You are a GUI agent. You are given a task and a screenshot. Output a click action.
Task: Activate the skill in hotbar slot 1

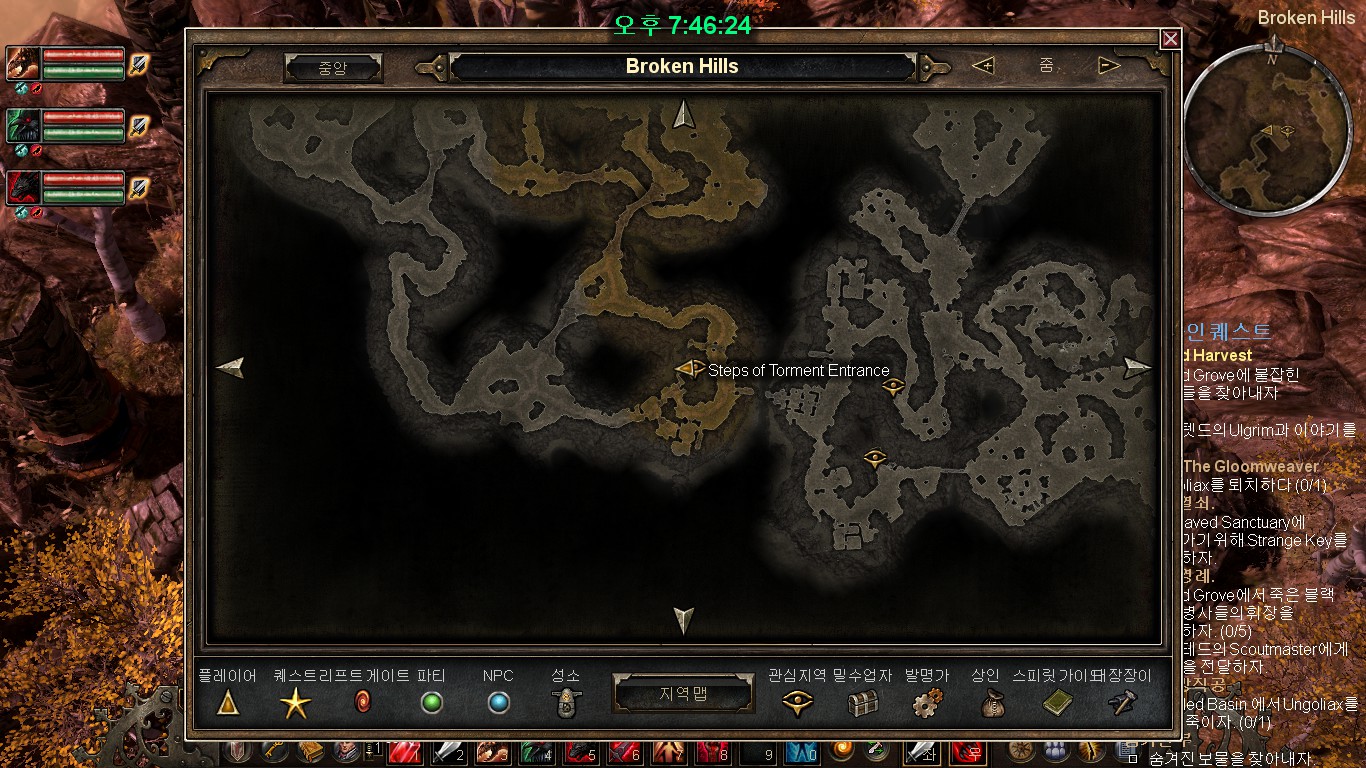click(x=403, y=753)
